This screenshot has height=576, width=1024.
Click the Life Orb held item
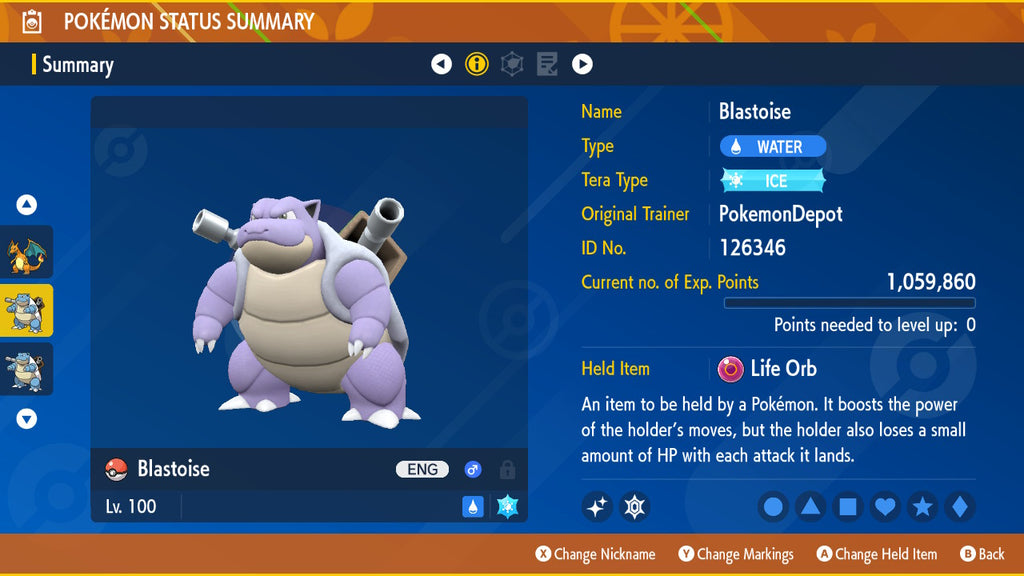pyautogui.click(x=767, y=369)
